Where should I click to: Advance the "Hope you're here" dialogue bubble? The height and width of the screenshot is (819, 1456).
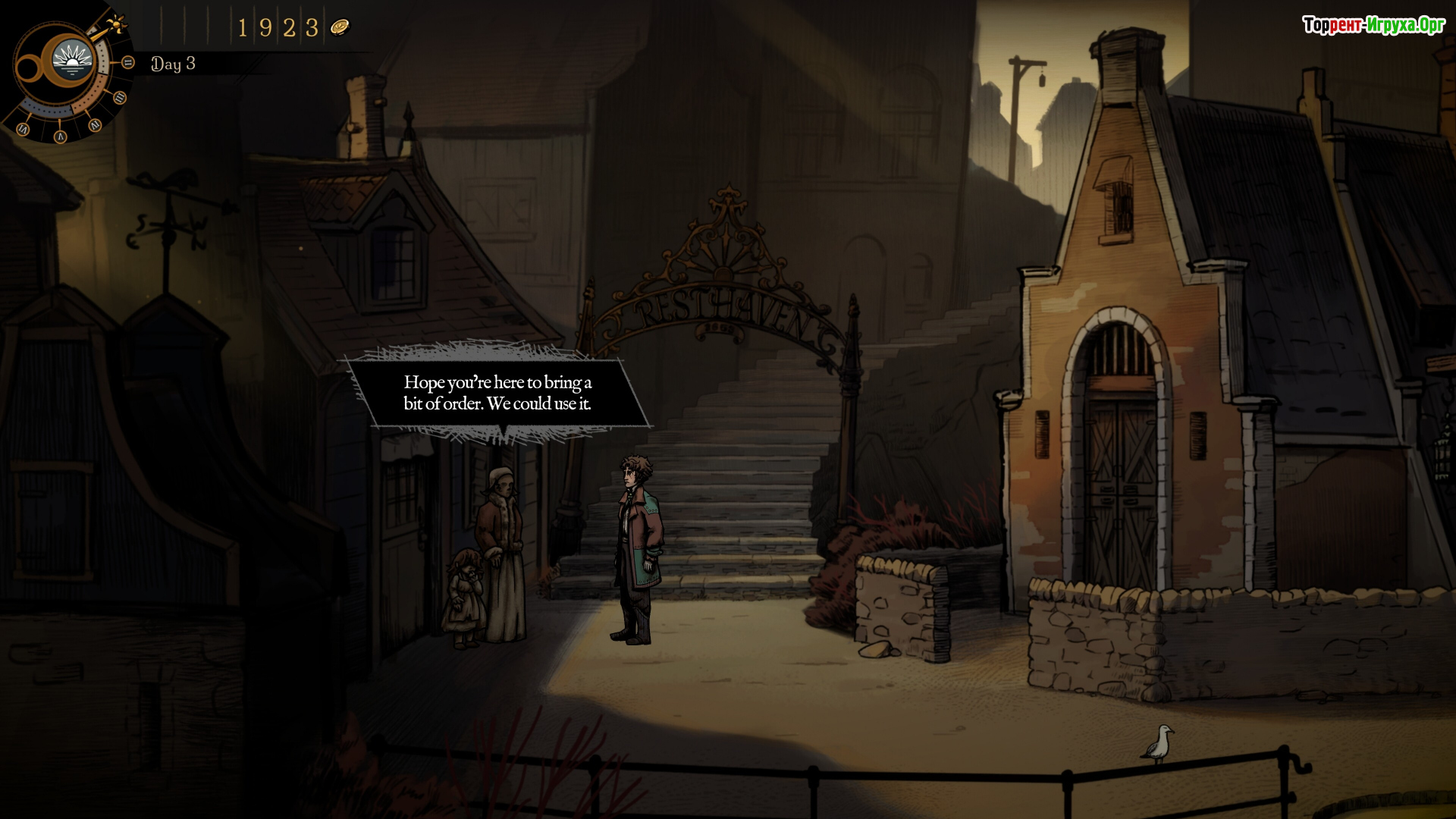[x=497, y=393]
